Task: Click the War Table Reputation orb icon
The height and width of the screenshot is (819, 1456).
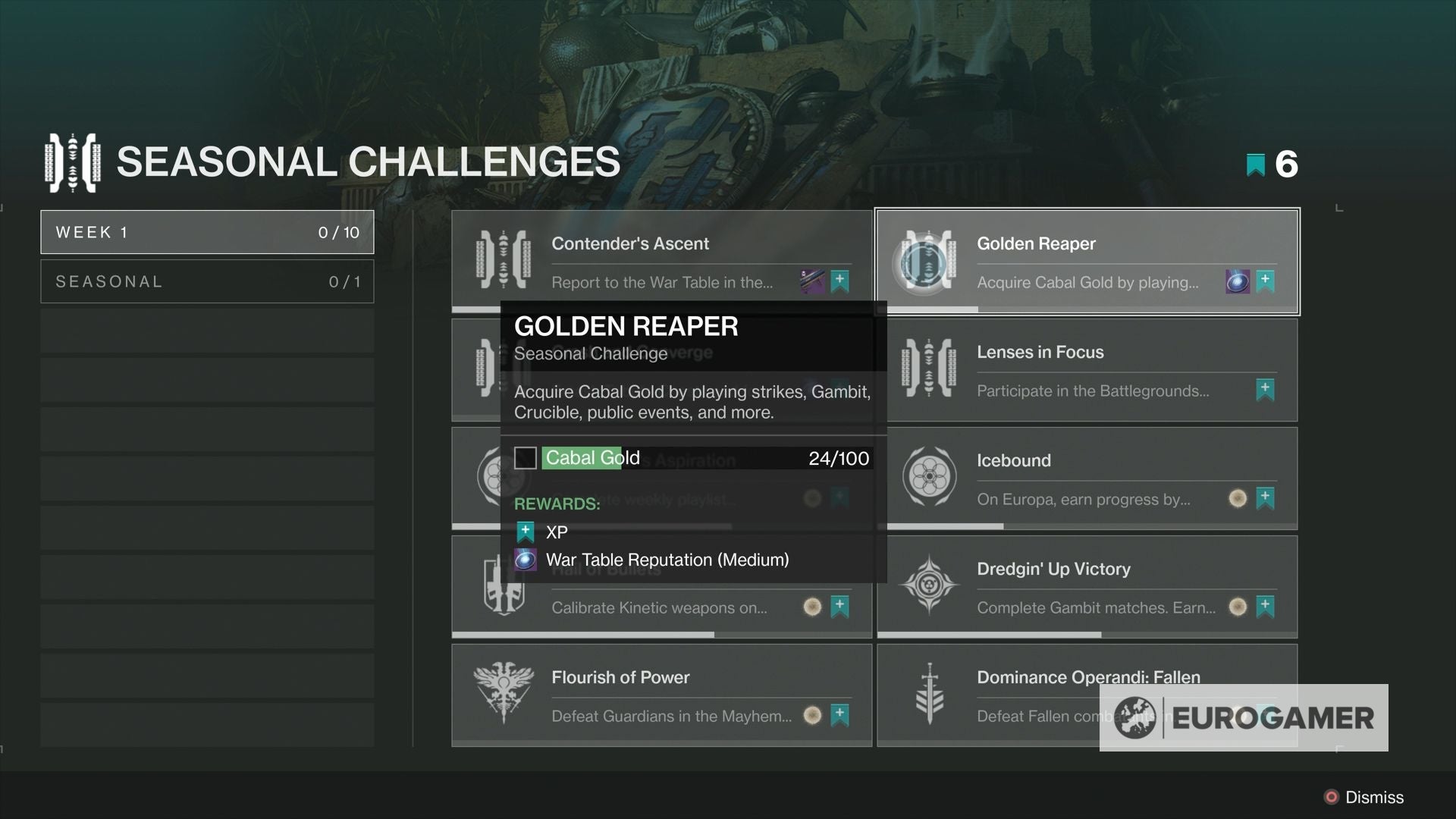Action: point(527,560)
